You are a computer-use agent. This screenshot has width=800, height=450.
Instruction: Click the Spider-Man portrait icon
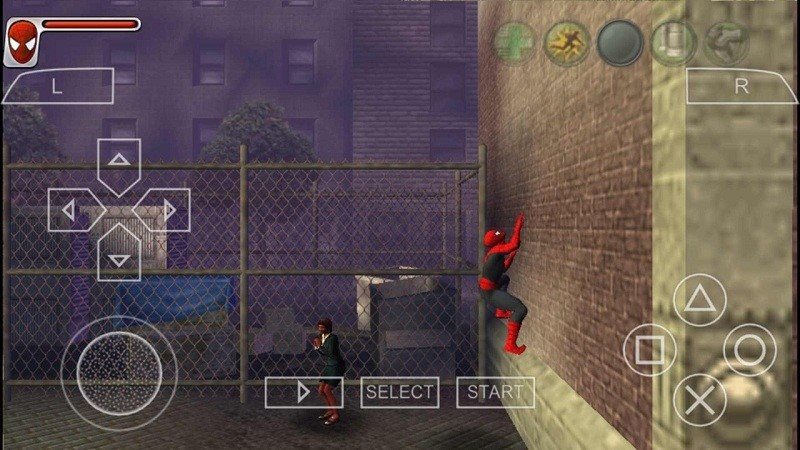click(20, 42)
